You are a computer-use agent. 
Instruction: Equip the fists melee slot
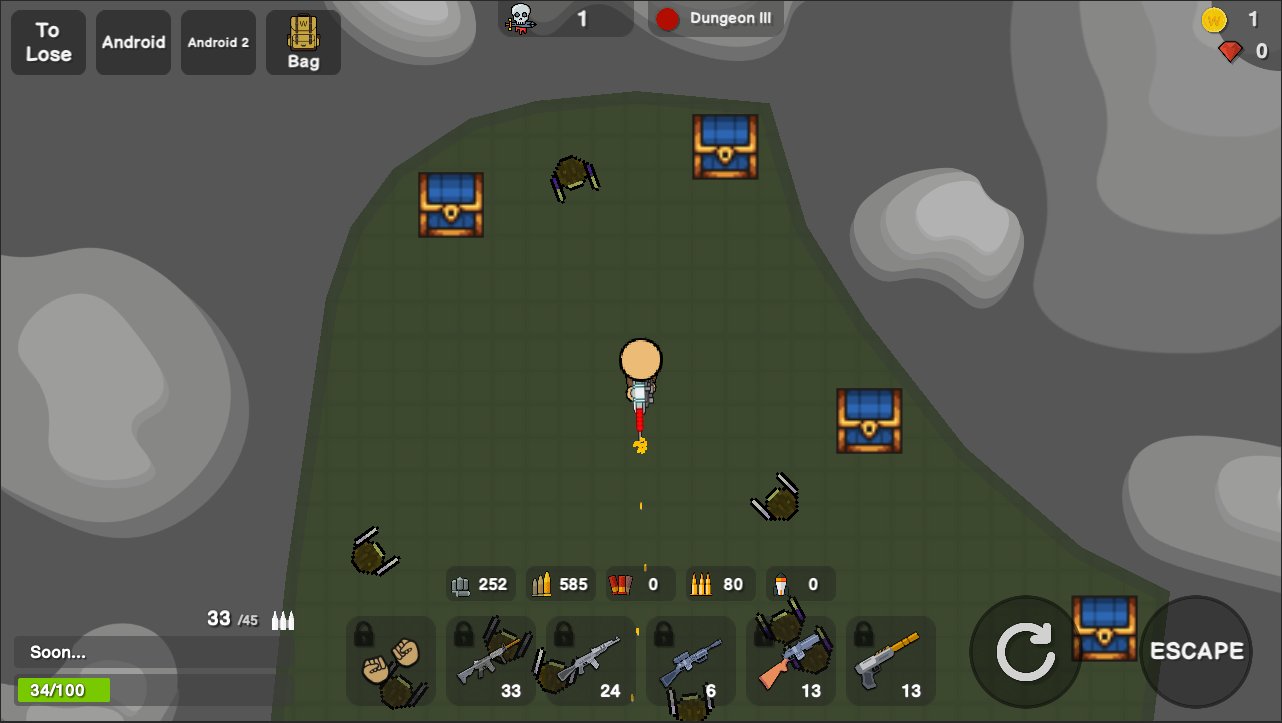click(391, 661)
